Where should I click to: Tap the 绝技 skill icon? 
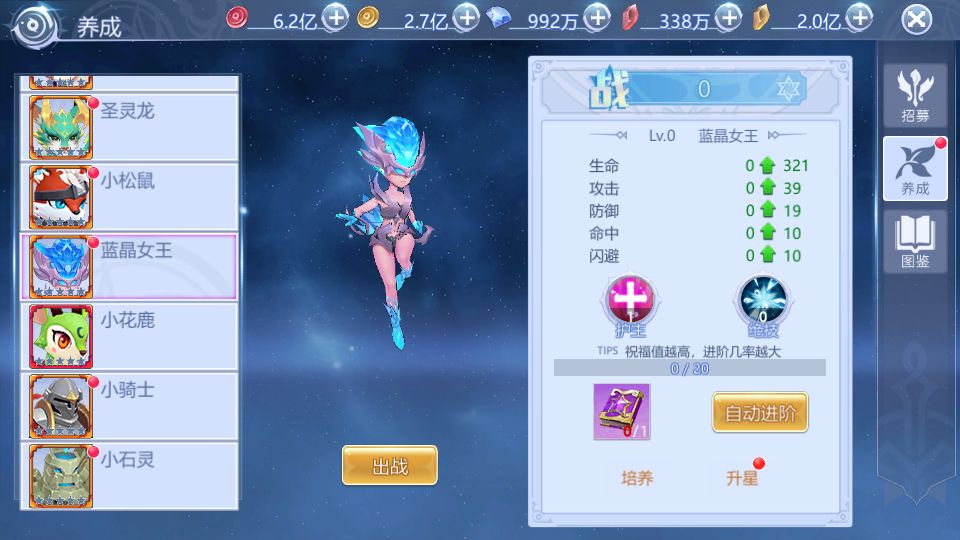(762, 303)
